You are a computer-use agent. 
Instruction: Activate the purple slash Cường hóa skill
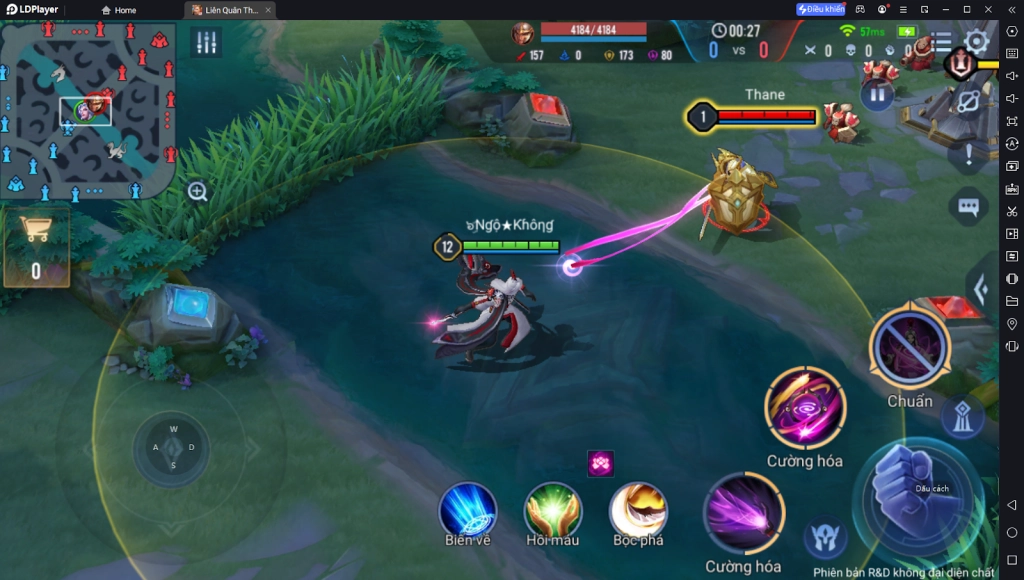point(743,514)
